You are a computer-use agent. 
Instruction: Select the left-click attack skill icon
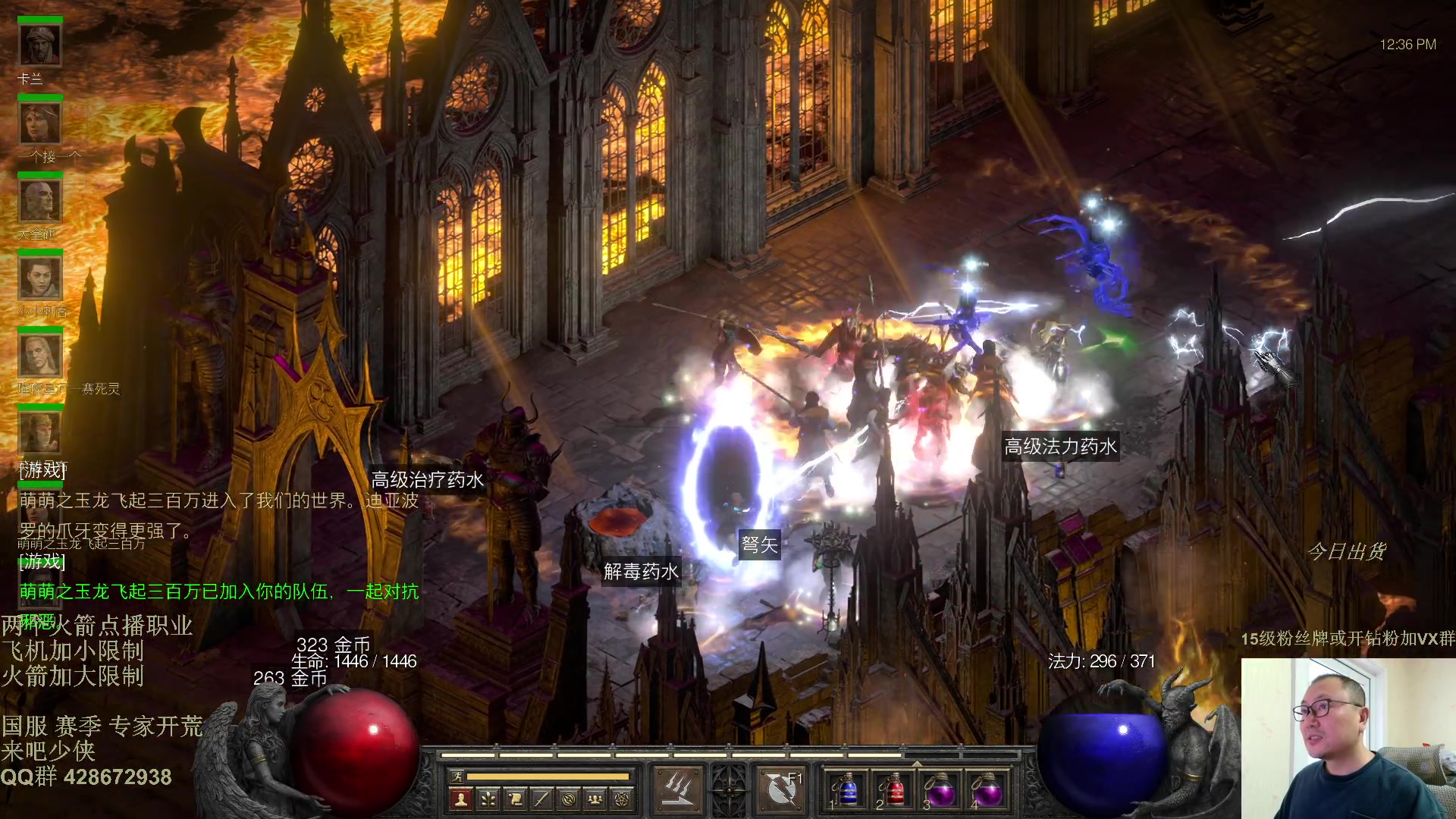coord(676,789)
